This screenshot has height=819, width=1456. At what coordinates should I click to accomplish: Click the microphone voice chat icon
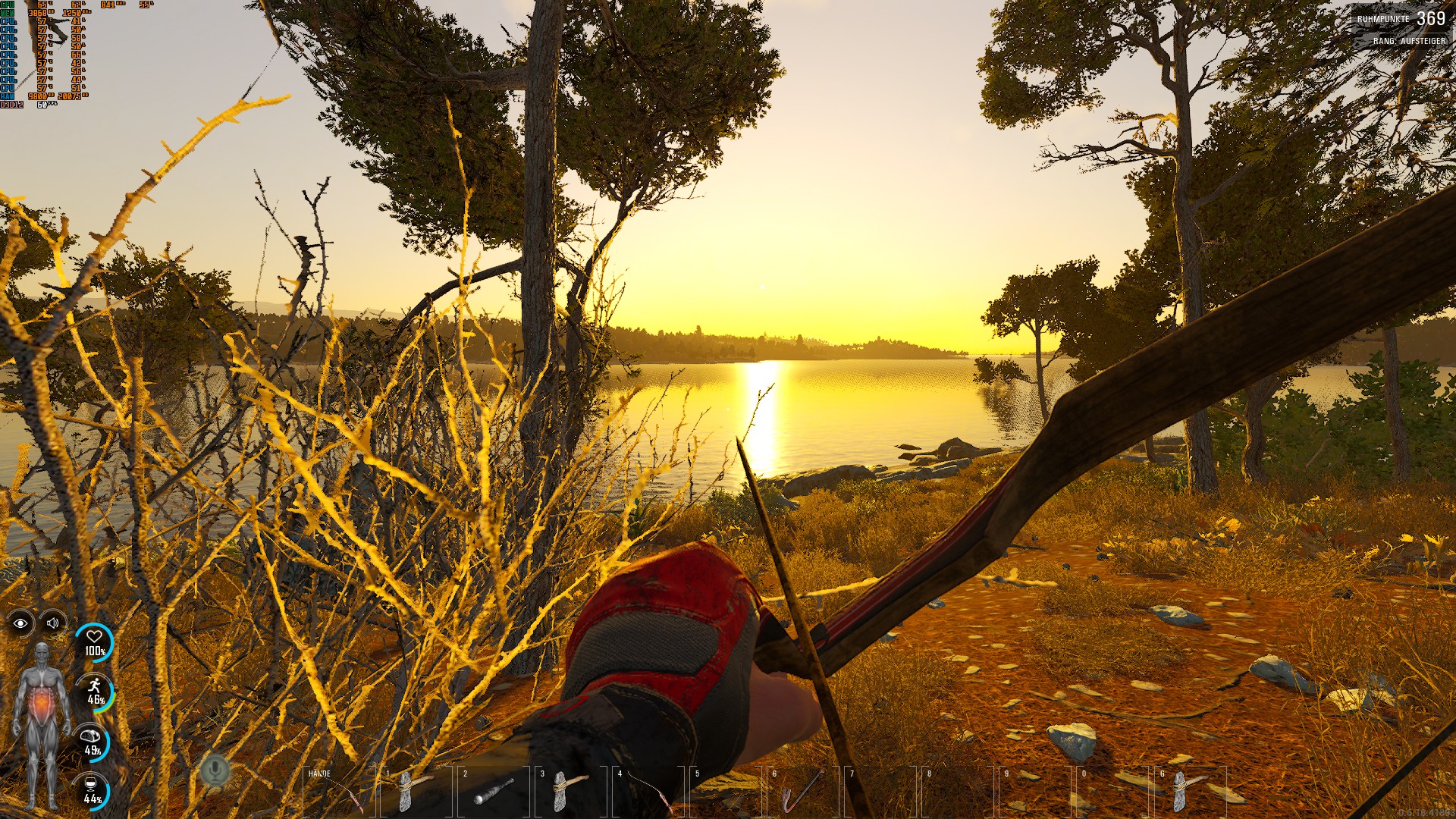pyautogui.click(x=215, y=771)
